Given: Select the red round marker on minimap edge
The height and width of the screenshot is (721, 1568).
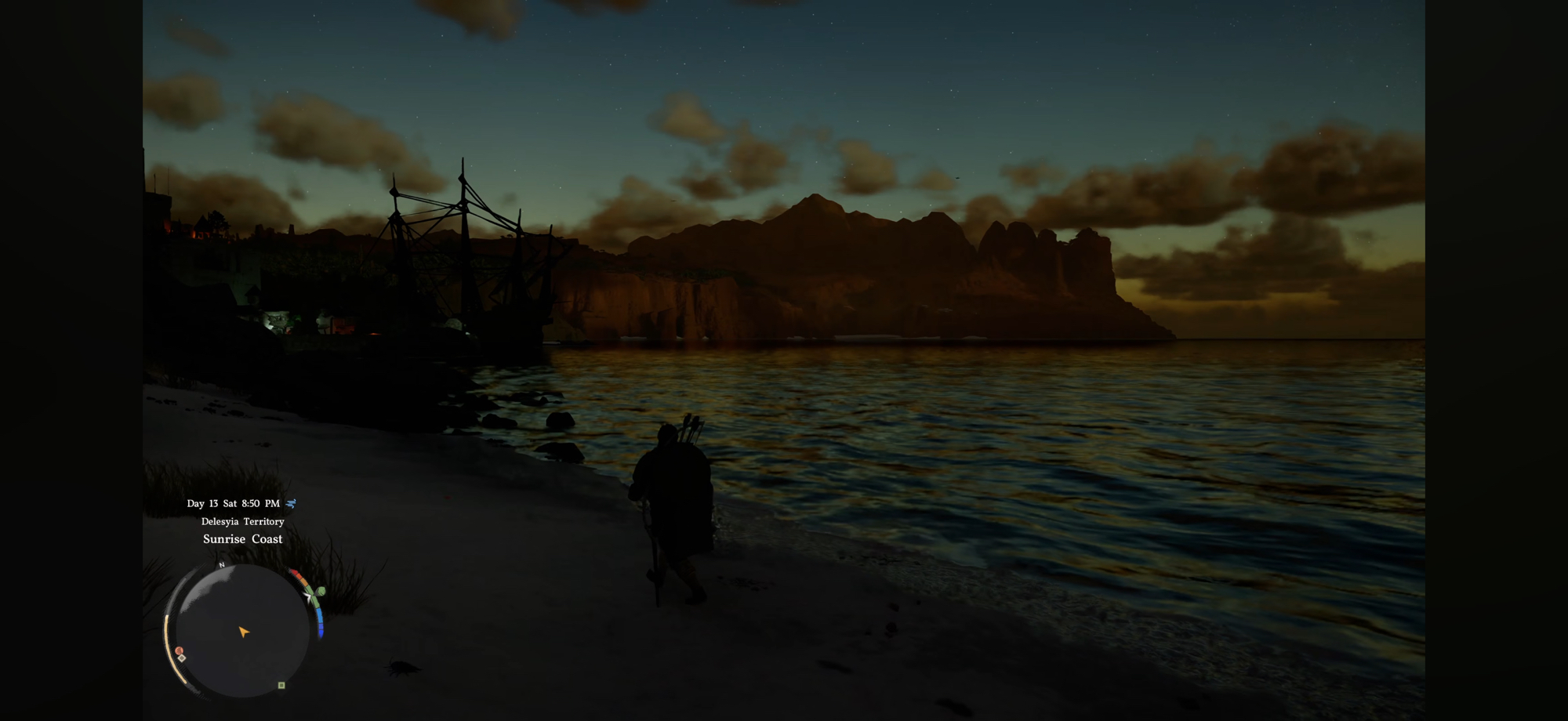Looking at the screenshot, I should (179, 650).
